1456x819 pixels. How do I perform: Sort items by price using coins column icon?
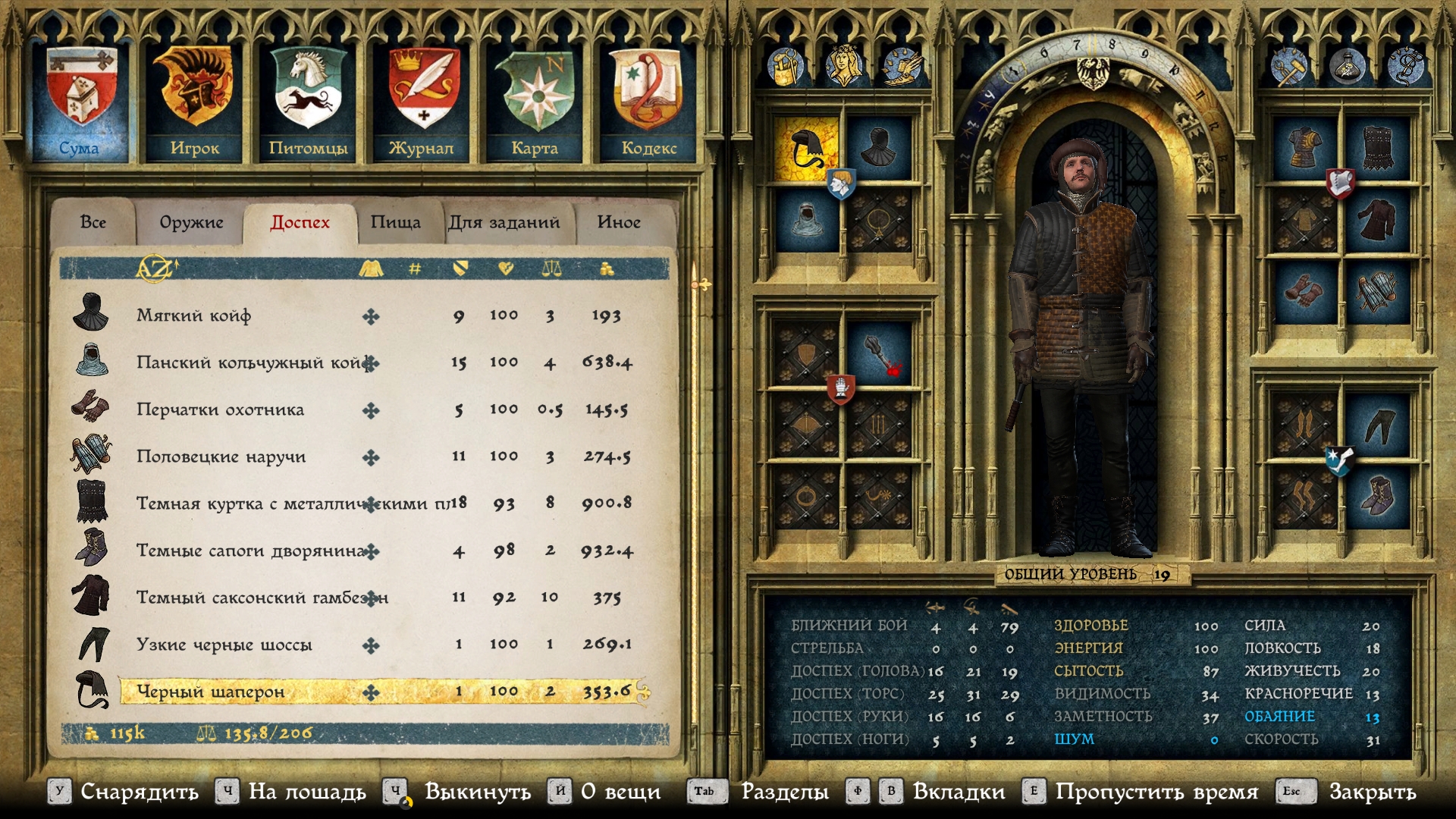tap(607, 268)
